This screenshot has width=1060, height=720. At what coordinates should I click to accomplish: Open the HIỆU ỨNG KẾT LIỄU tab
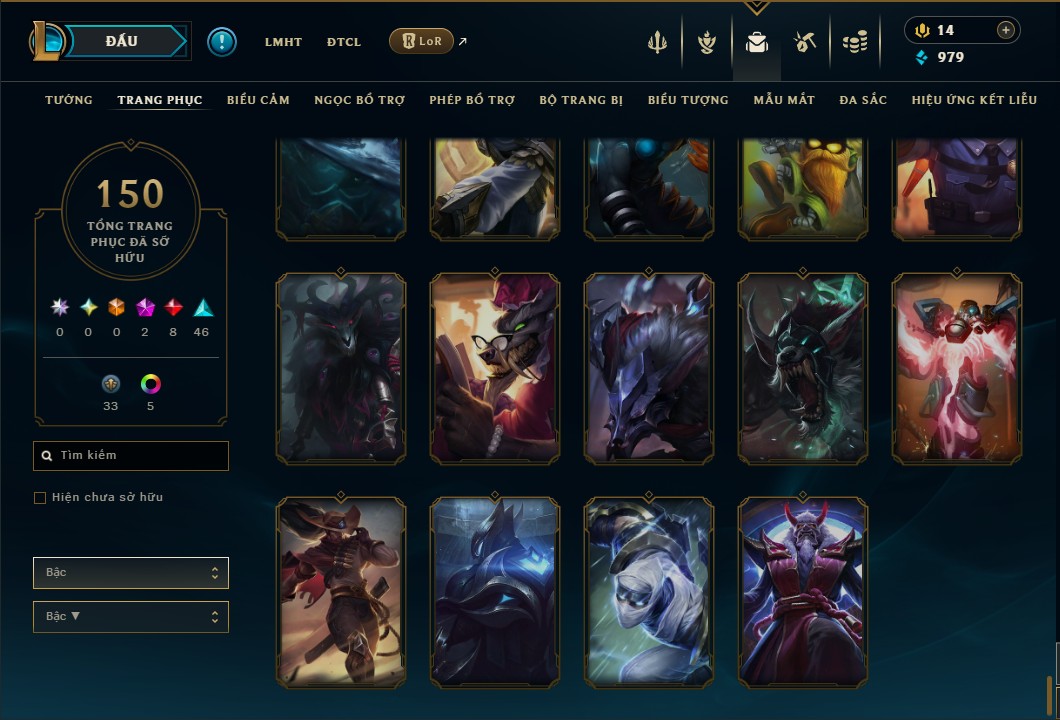pos(976,100)
